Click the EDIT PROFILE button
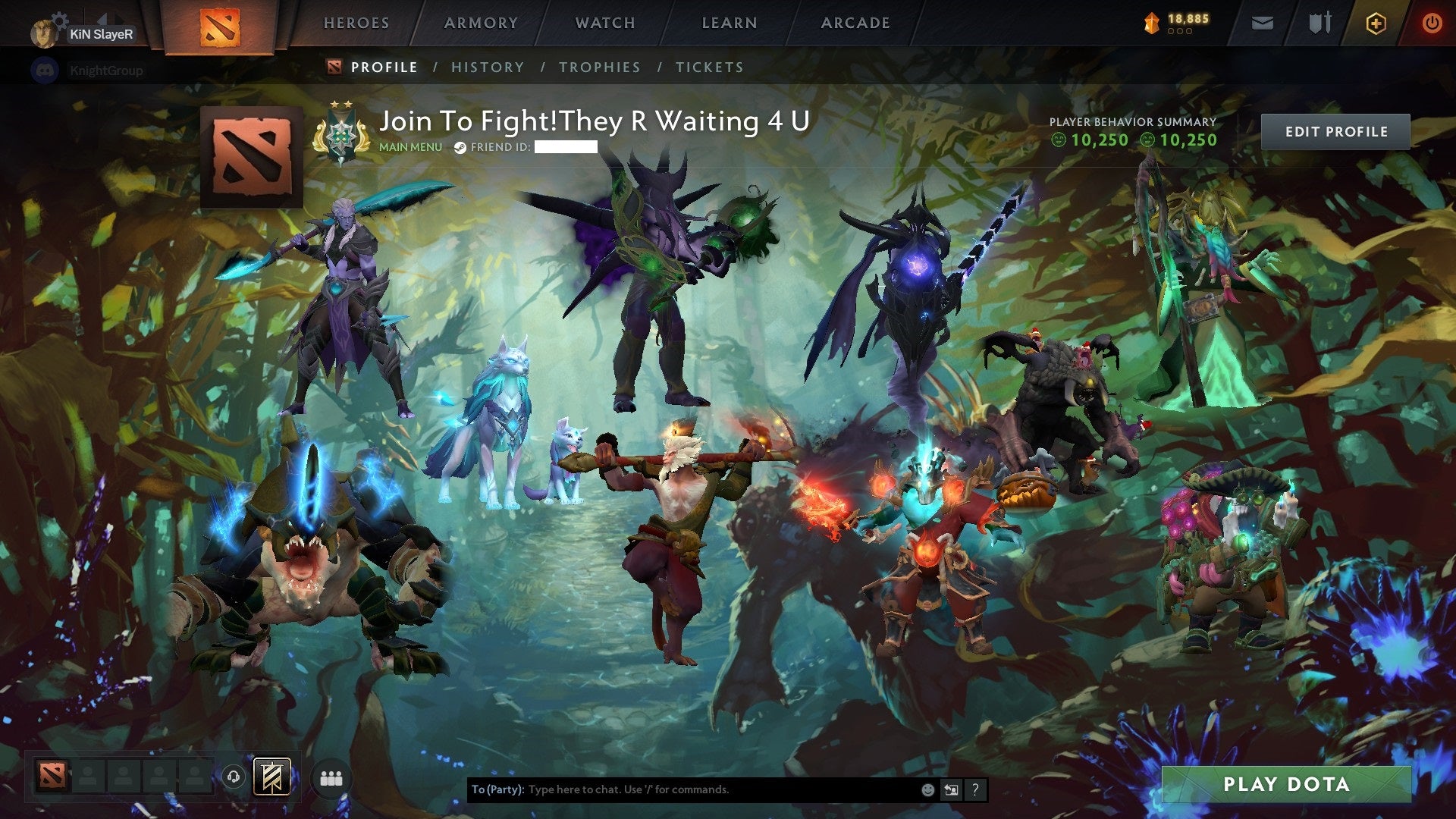1456x819 pixels. pyautogui.click(x=1335, y=130)
